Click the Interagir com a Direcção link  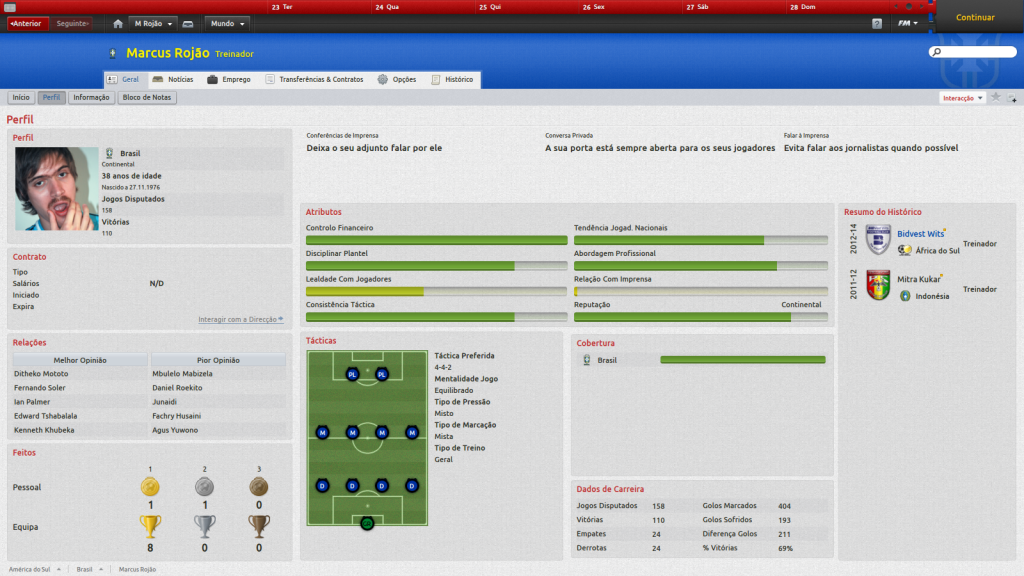click(240, 319)
